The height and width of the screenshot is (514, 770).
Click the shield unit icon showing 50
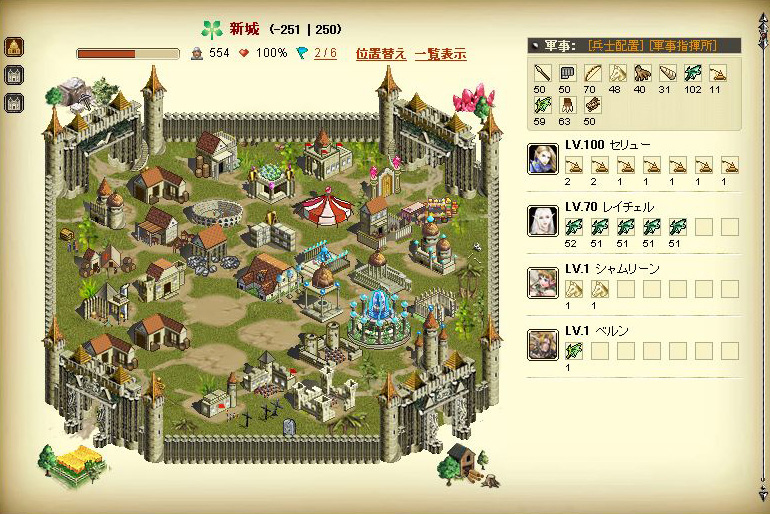tap(566, 72)
